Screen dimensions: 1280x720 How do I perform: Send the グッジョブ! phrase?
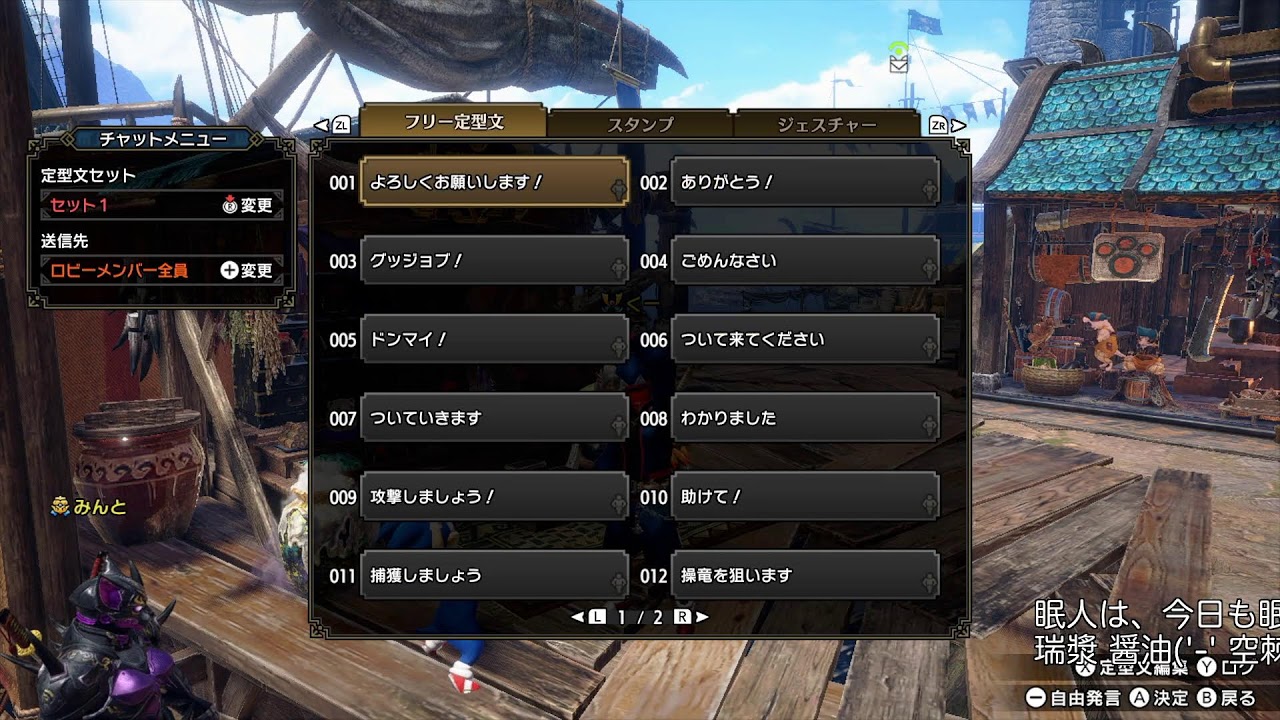point(494,261)
